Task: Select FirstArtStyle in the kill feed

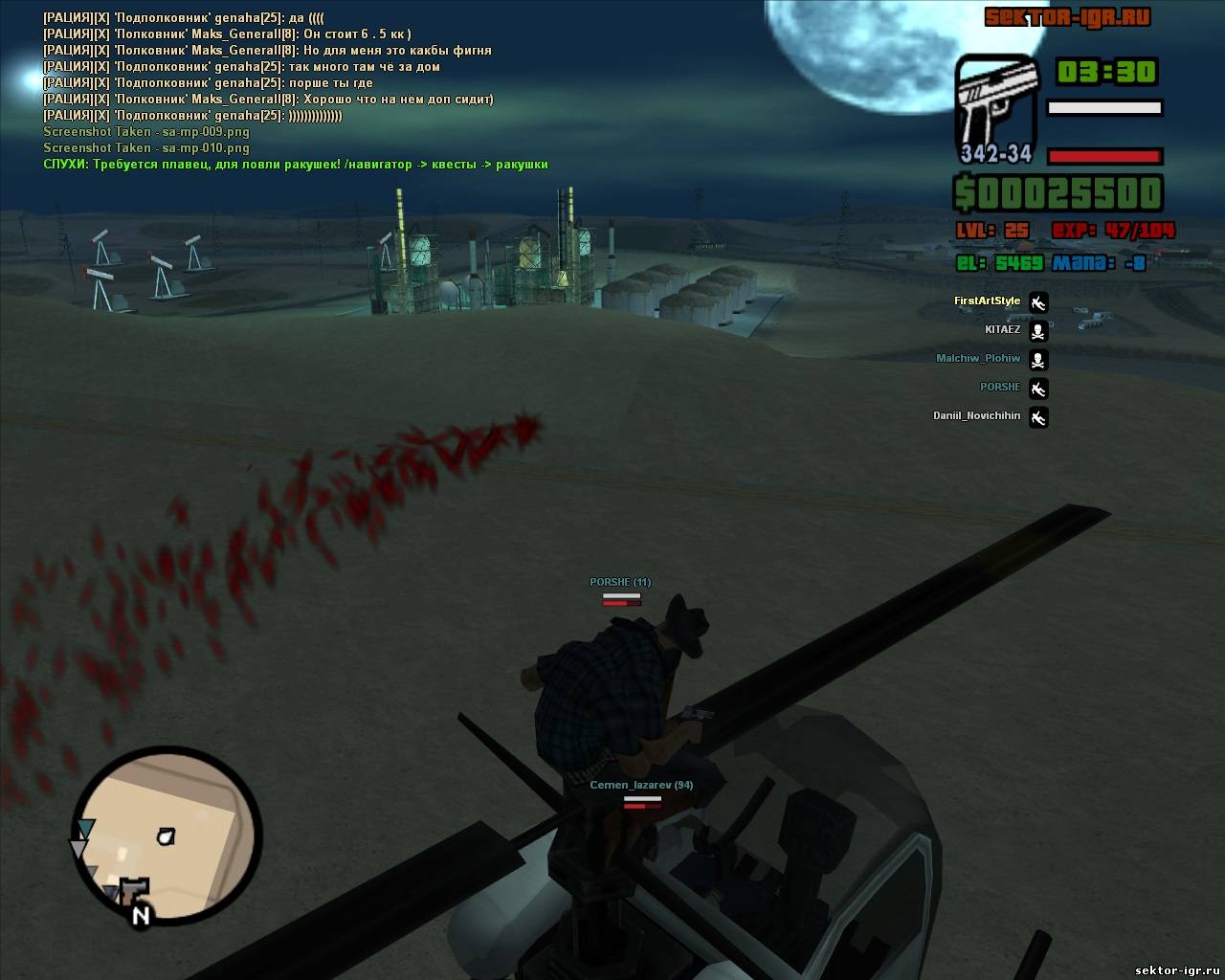Action: 987,301
